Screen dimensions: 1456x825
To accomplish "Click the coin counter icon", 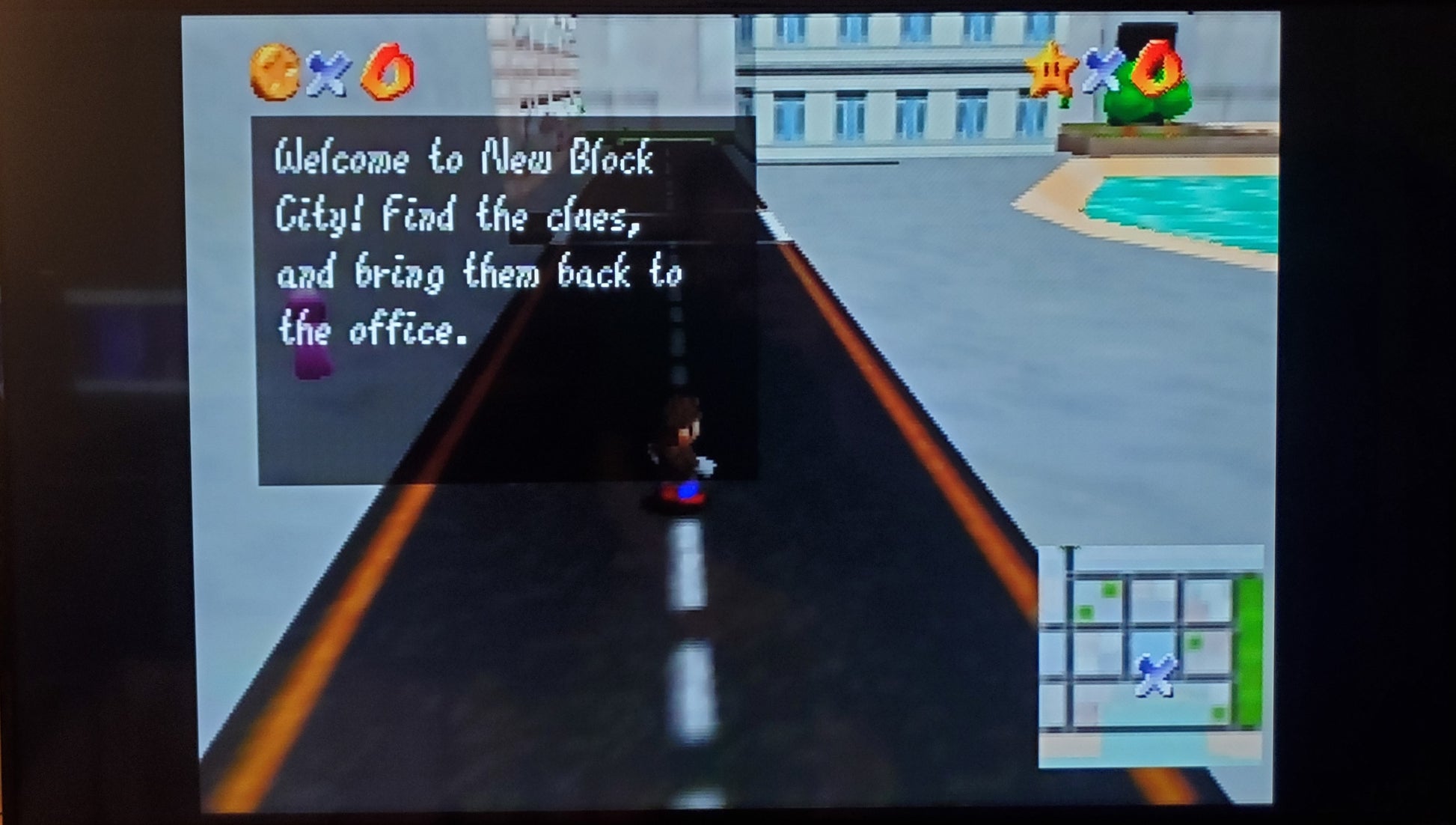I will pos(274,72).
